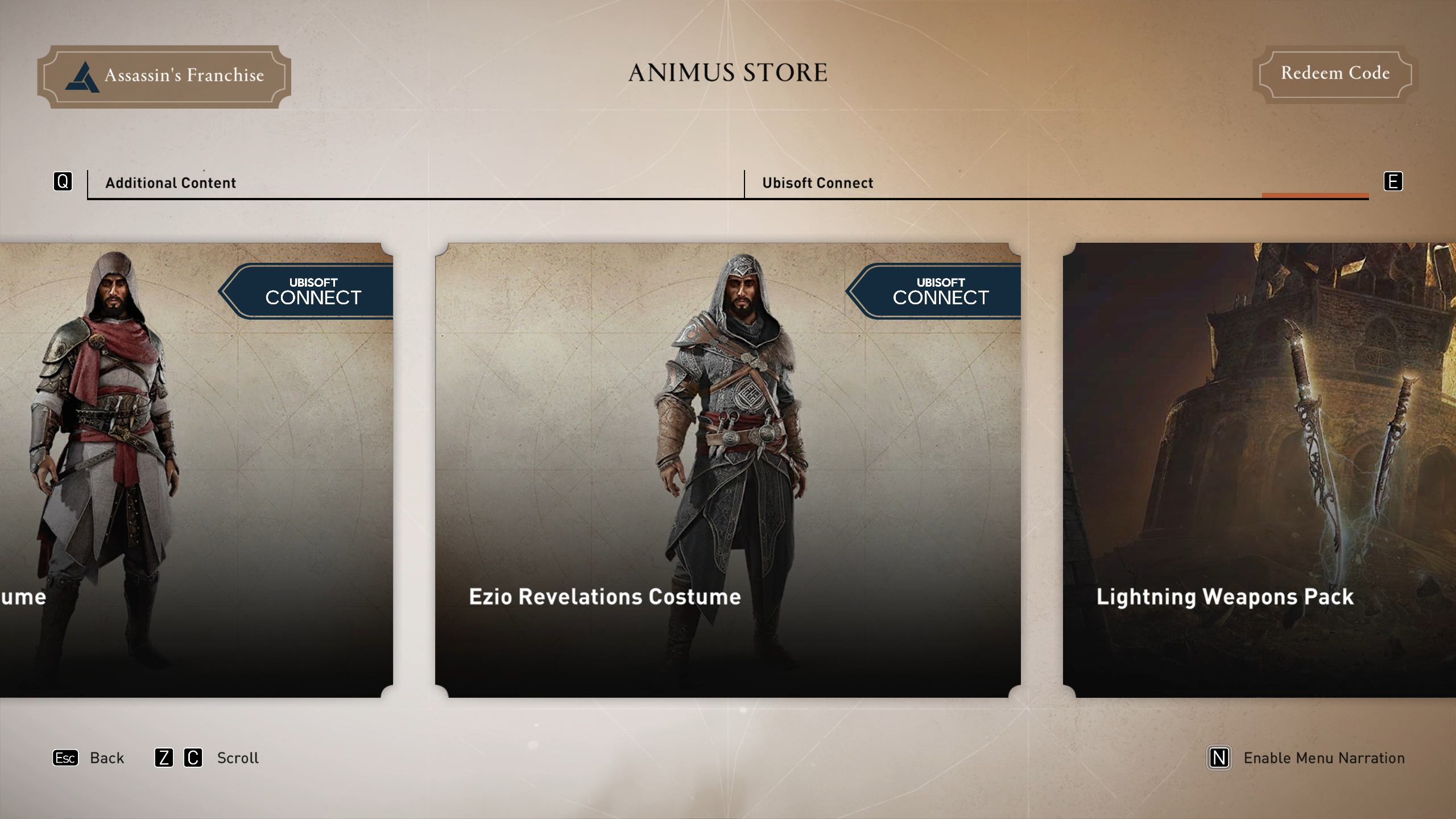
Task: Switch to the Additional Content tab
Action: tap(169, 183)
